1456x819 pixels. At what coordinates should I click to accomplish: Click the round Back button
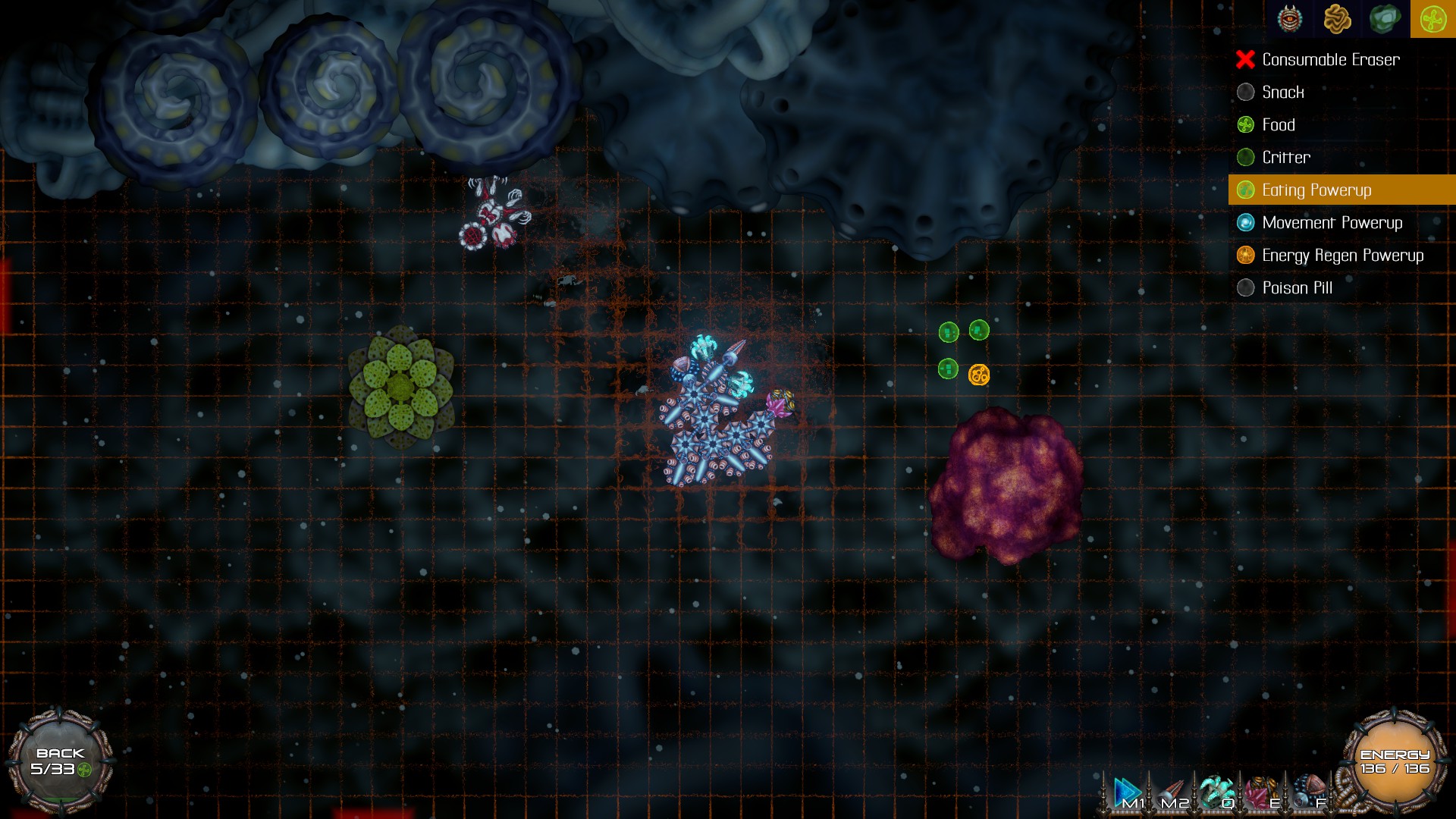pos(61,761)
